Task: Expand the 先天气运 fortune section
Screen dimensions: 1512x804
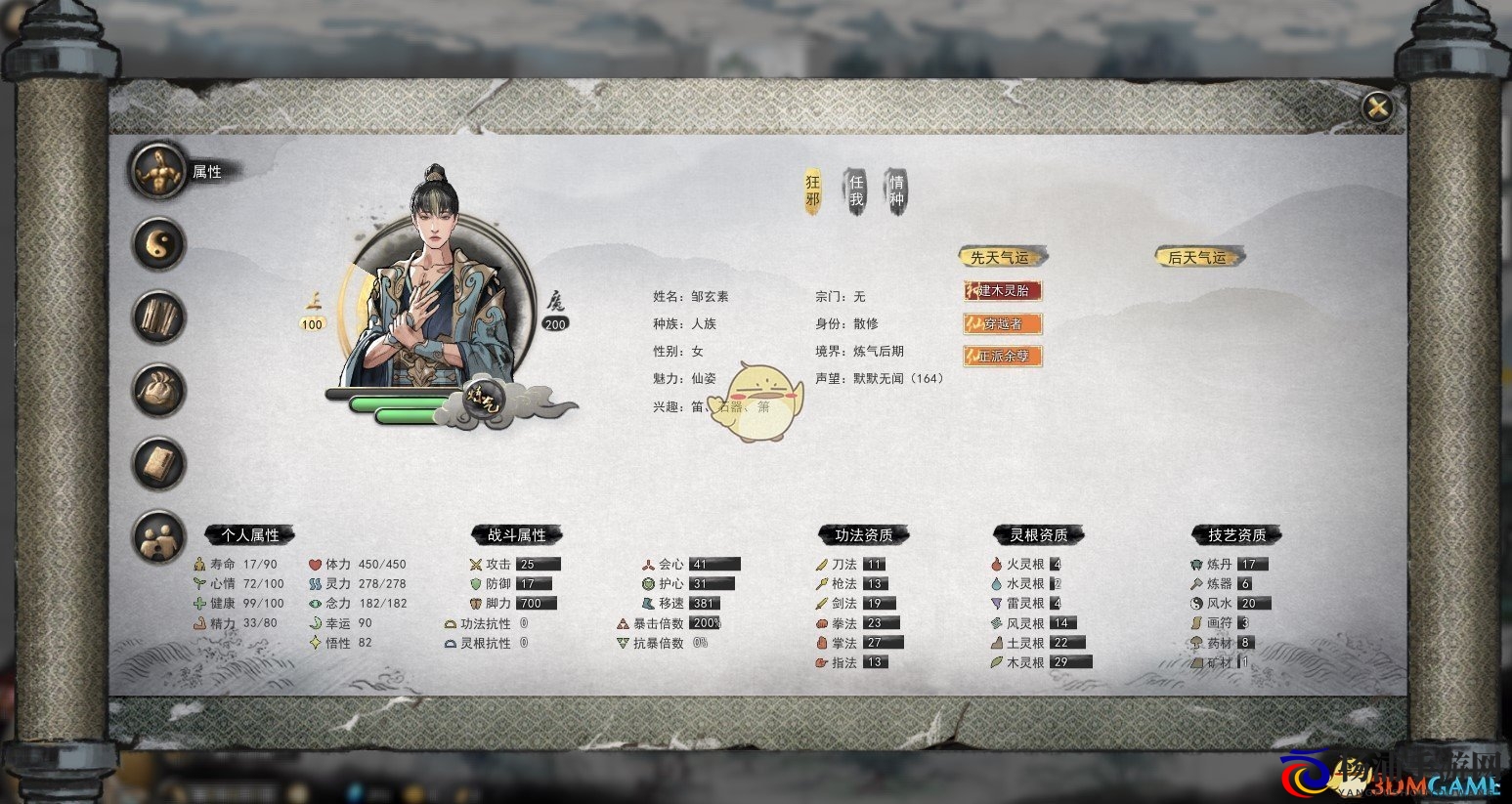Action: (1003, 255)
